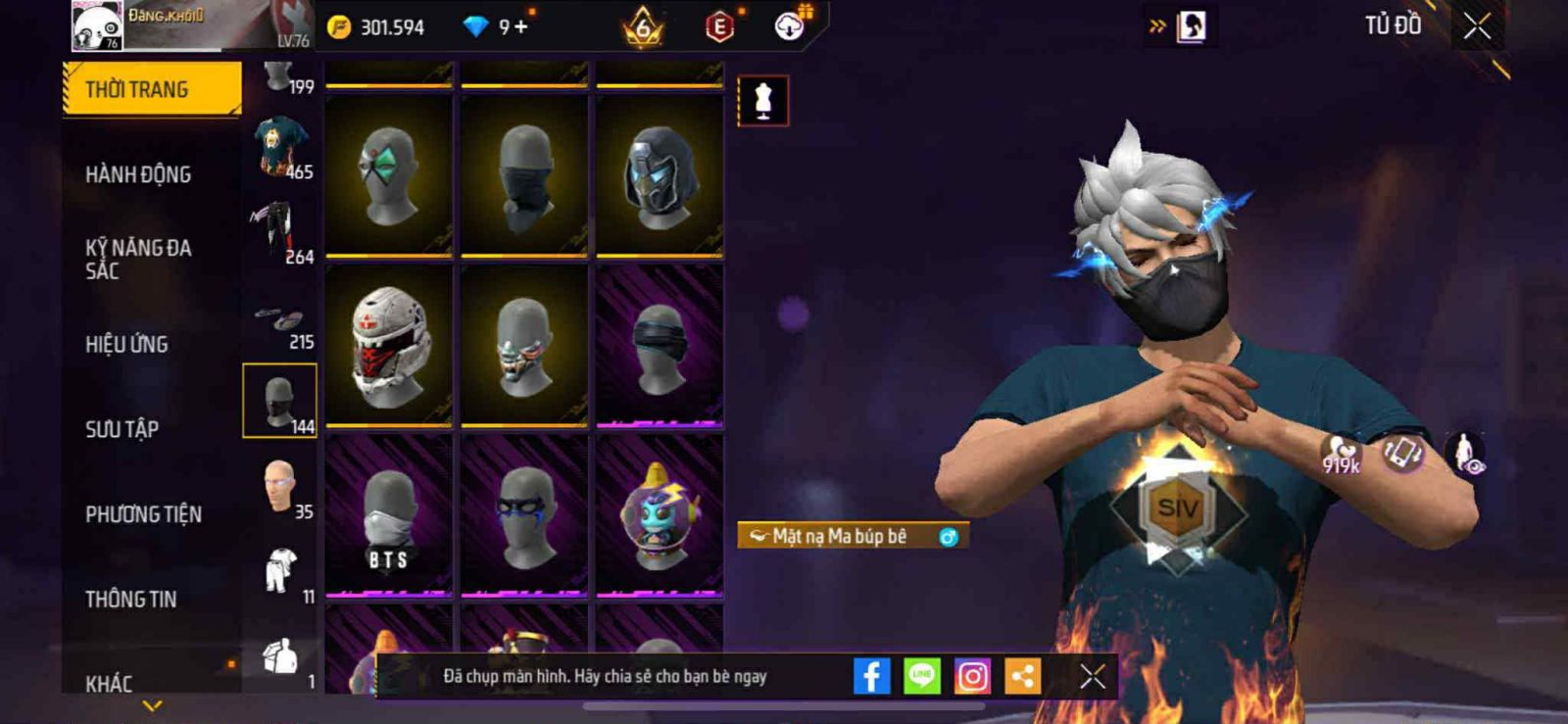Screen dimensions: 1568x724
Task: Select the Hiệu Ứng tab
Action: (x=126, y=344)
